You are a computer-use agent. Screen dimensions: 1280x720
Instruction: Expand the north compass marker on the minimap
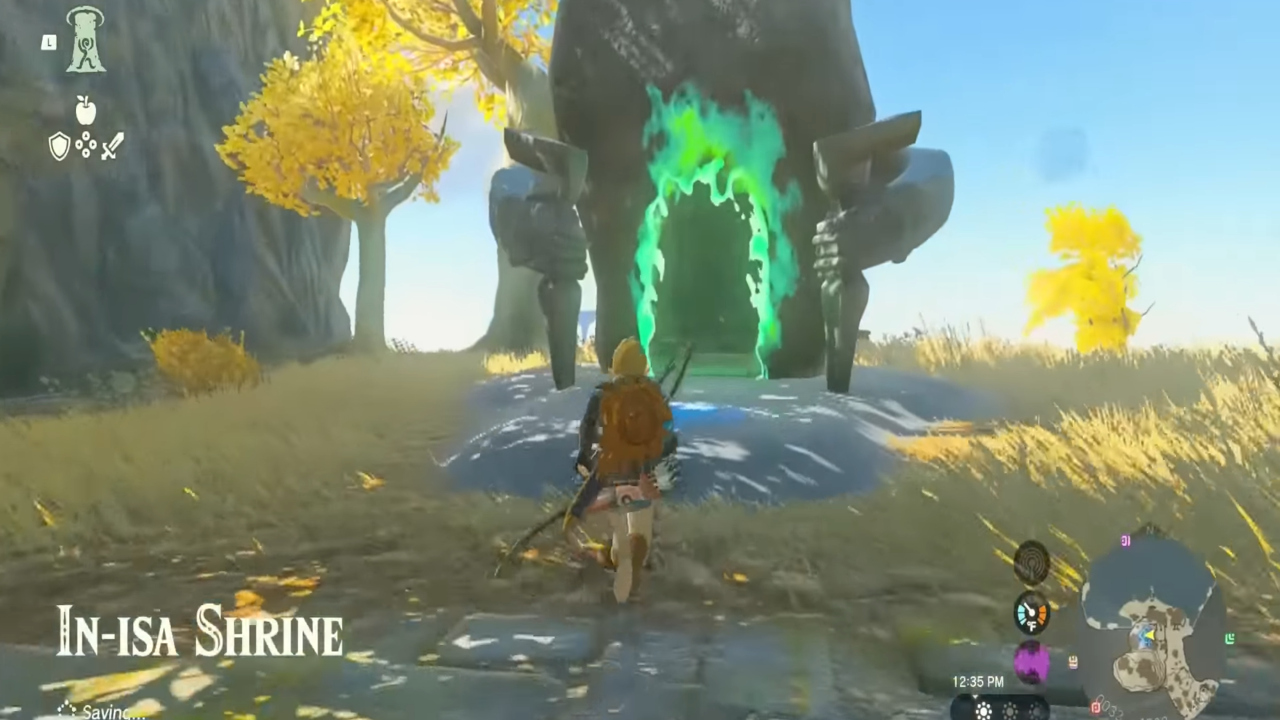tap(1148, 528)
